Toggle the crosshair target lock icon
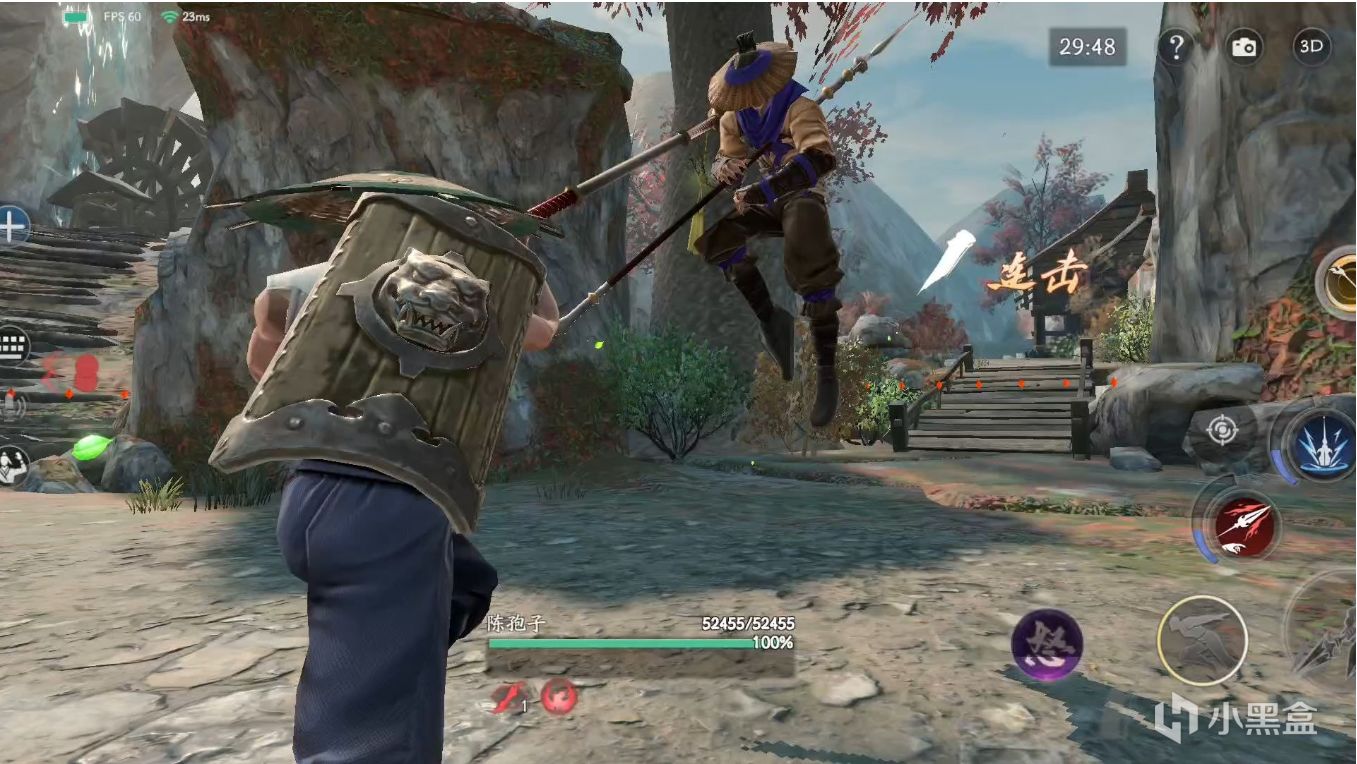1357x764 pixels. [1221, 431]
